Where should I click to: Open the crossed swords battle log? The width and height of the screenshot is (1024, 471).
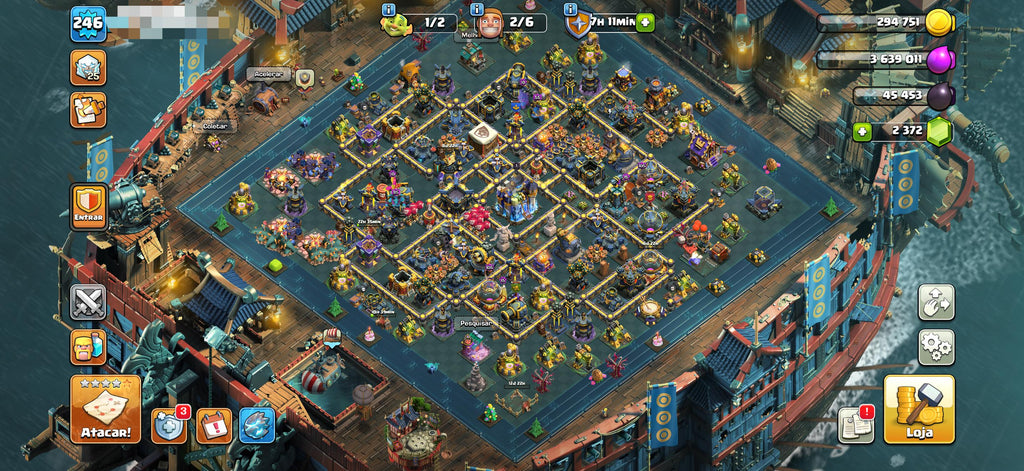88,302
